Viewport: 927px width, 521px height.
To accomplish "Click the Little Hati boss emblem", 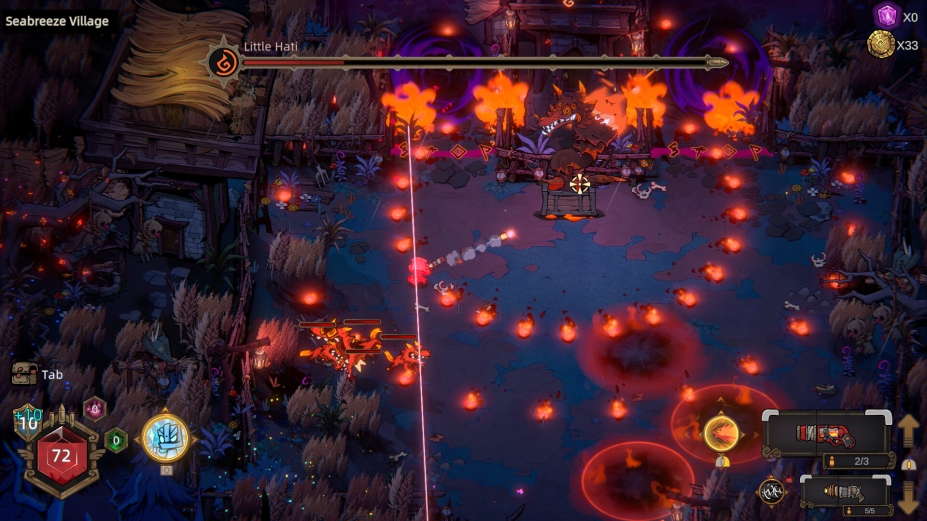I will pos(223,62).
